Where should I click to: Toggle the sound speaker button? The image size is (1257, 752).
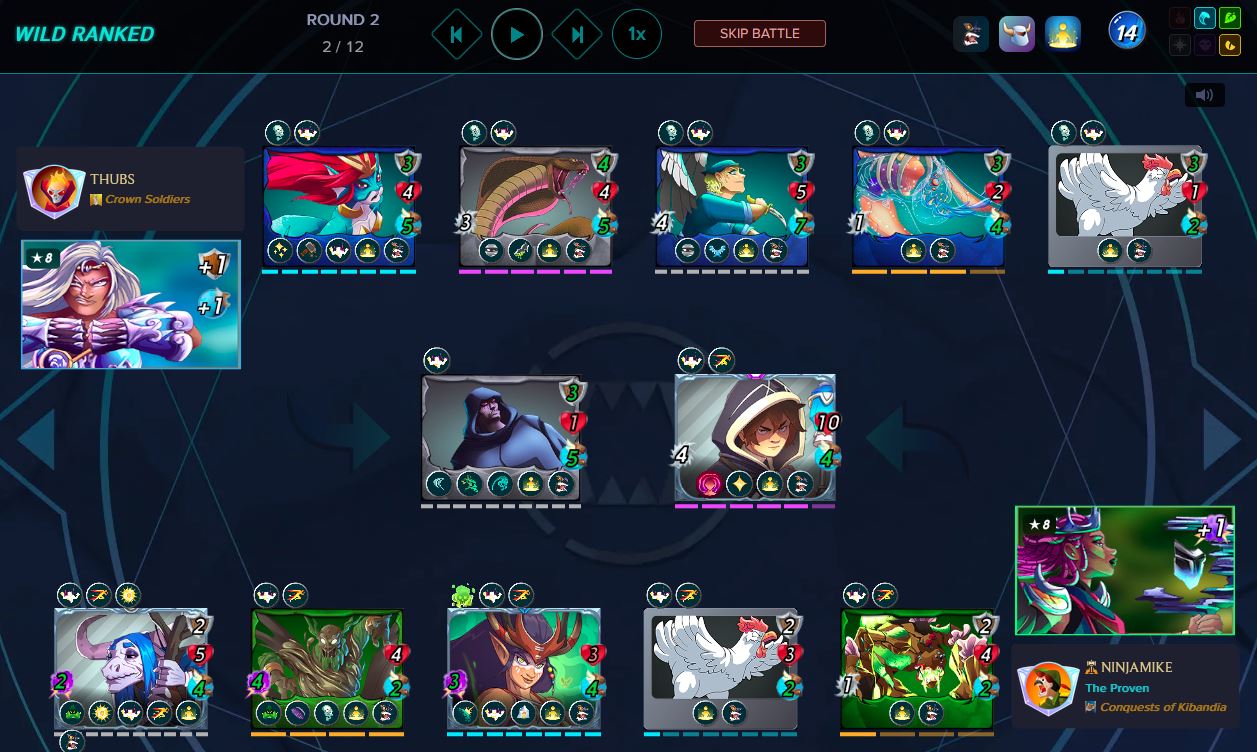coord(1204,95)
